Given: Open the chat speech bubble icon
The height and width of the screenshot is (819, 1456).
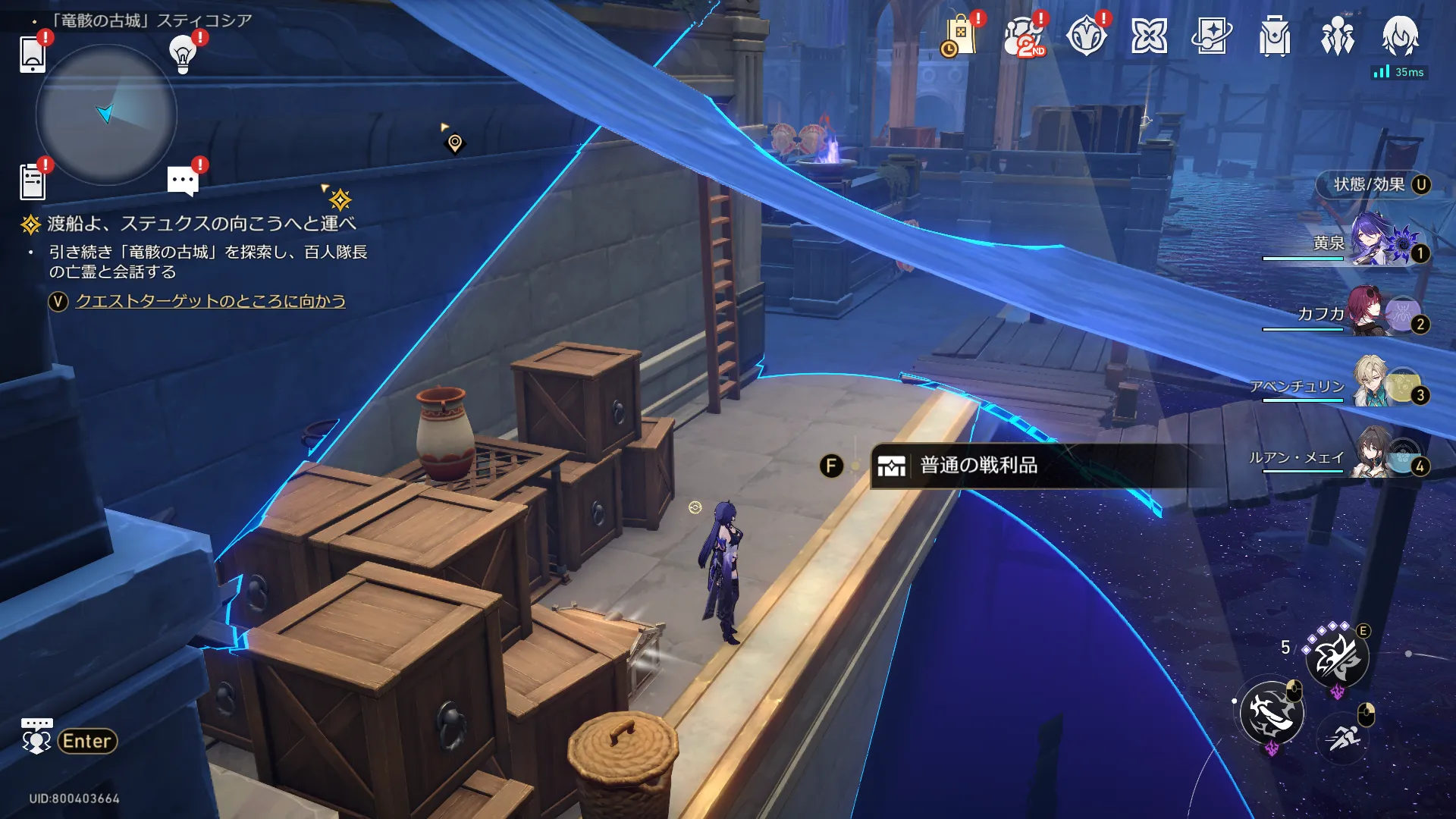Looking at the screenshot, I should pyautogui.click(x=183, y=181).
